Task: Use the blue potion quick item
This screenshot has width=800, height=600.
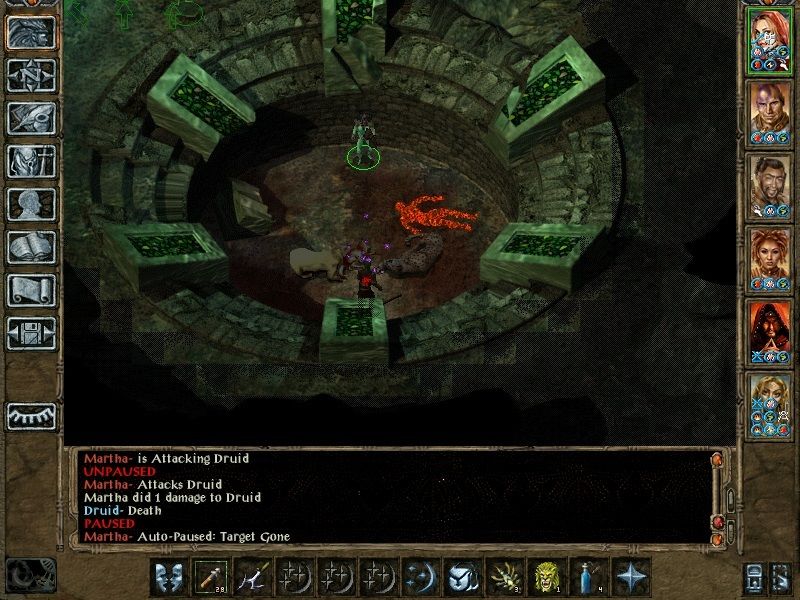Action: [x=589, y=577]
